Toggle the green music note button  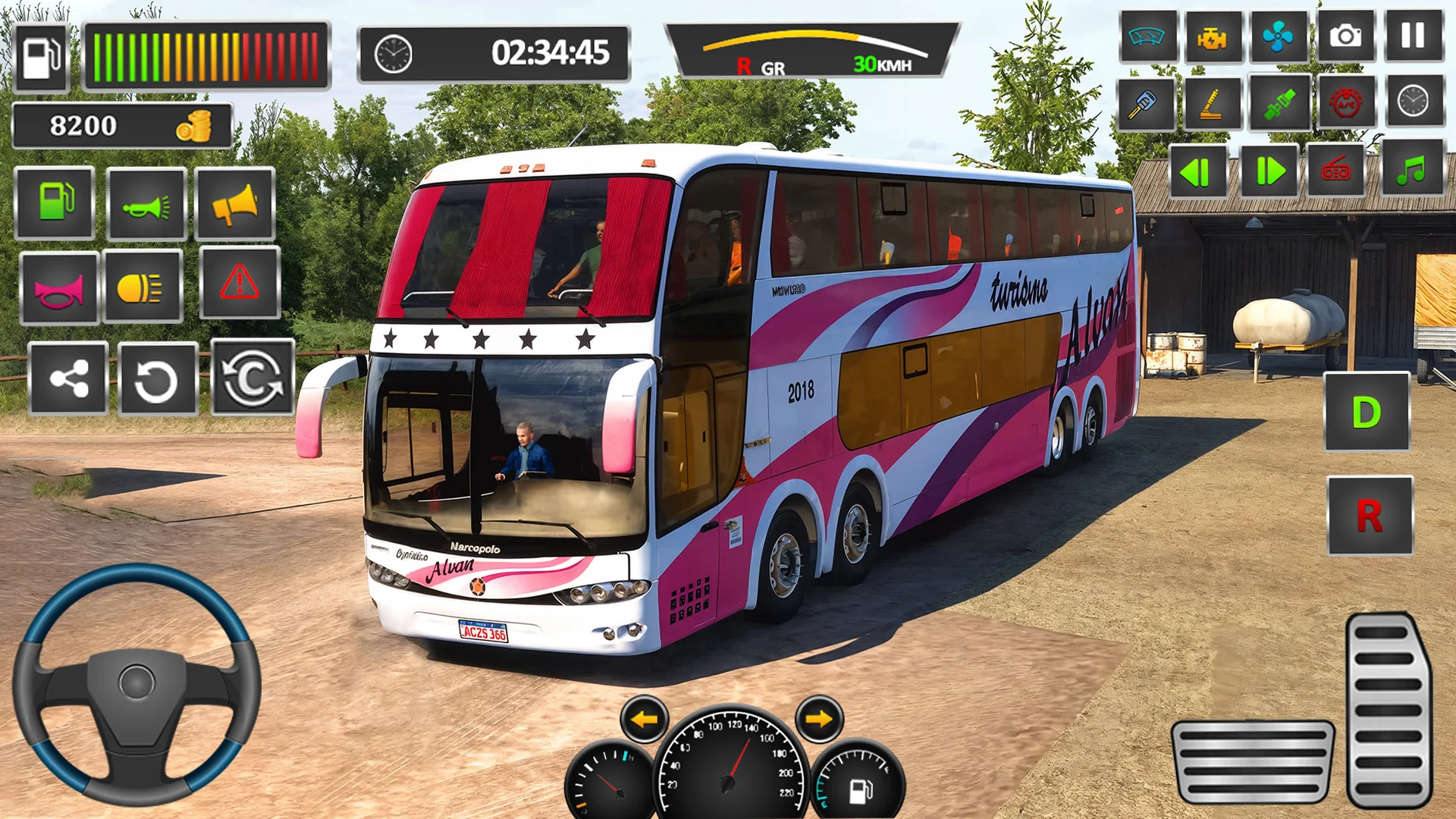[x=1412, y=169]
